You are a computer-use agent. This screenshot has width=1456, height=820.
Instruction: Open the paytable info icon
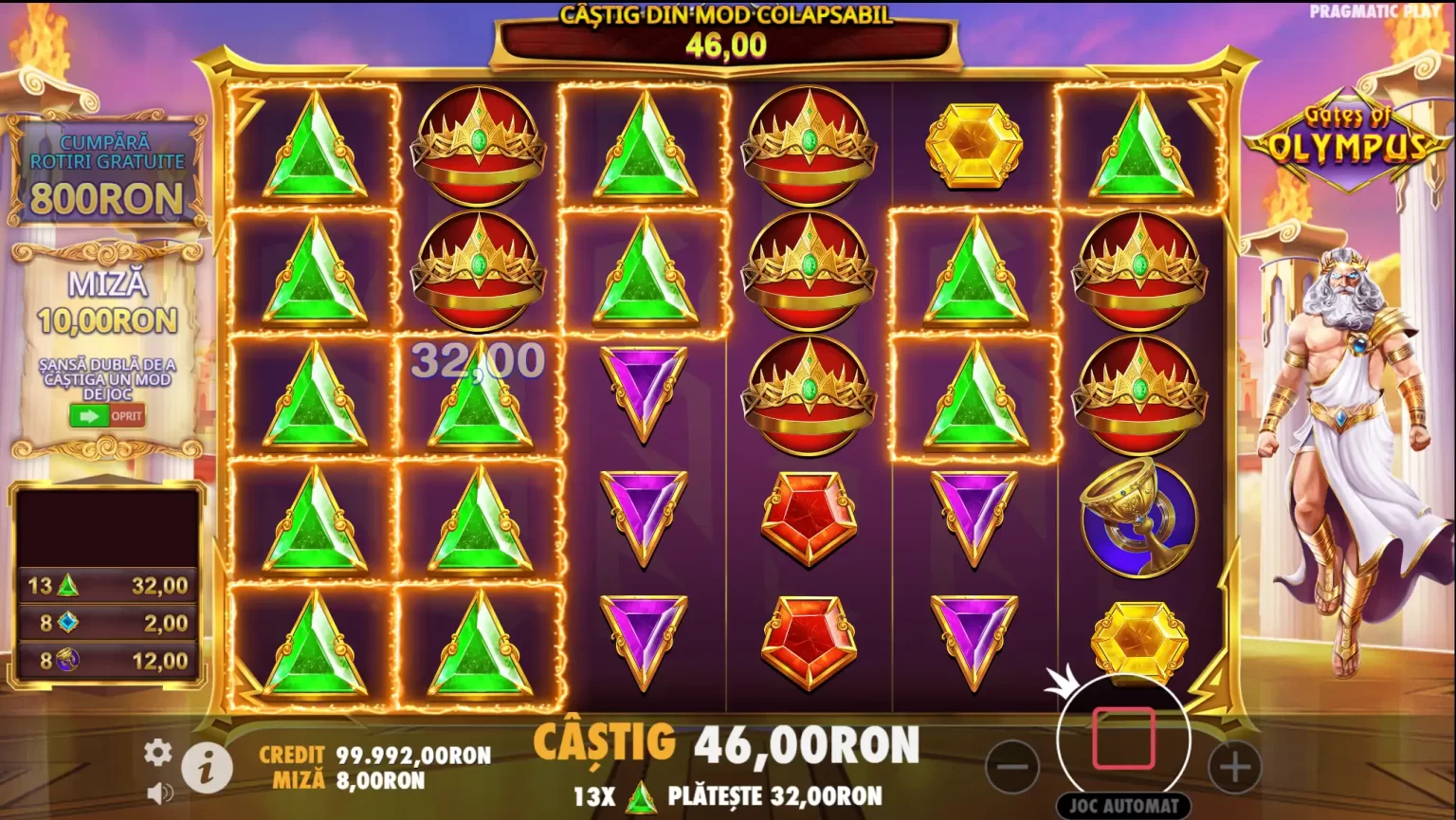pyautogui.click(x=208, y=767)
